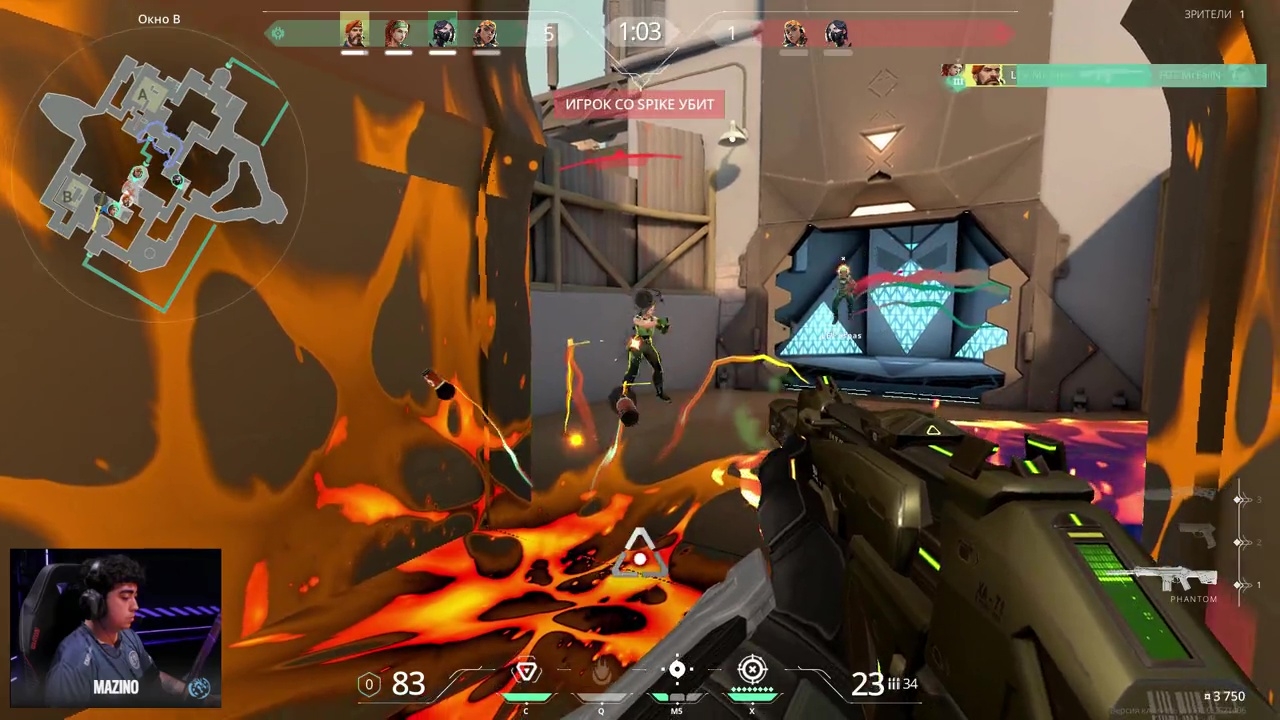Viewport: 1280px width, 720px height.
Task: Trigger the M5 crosshair-dot ability icon
Action: click(677, 671)
